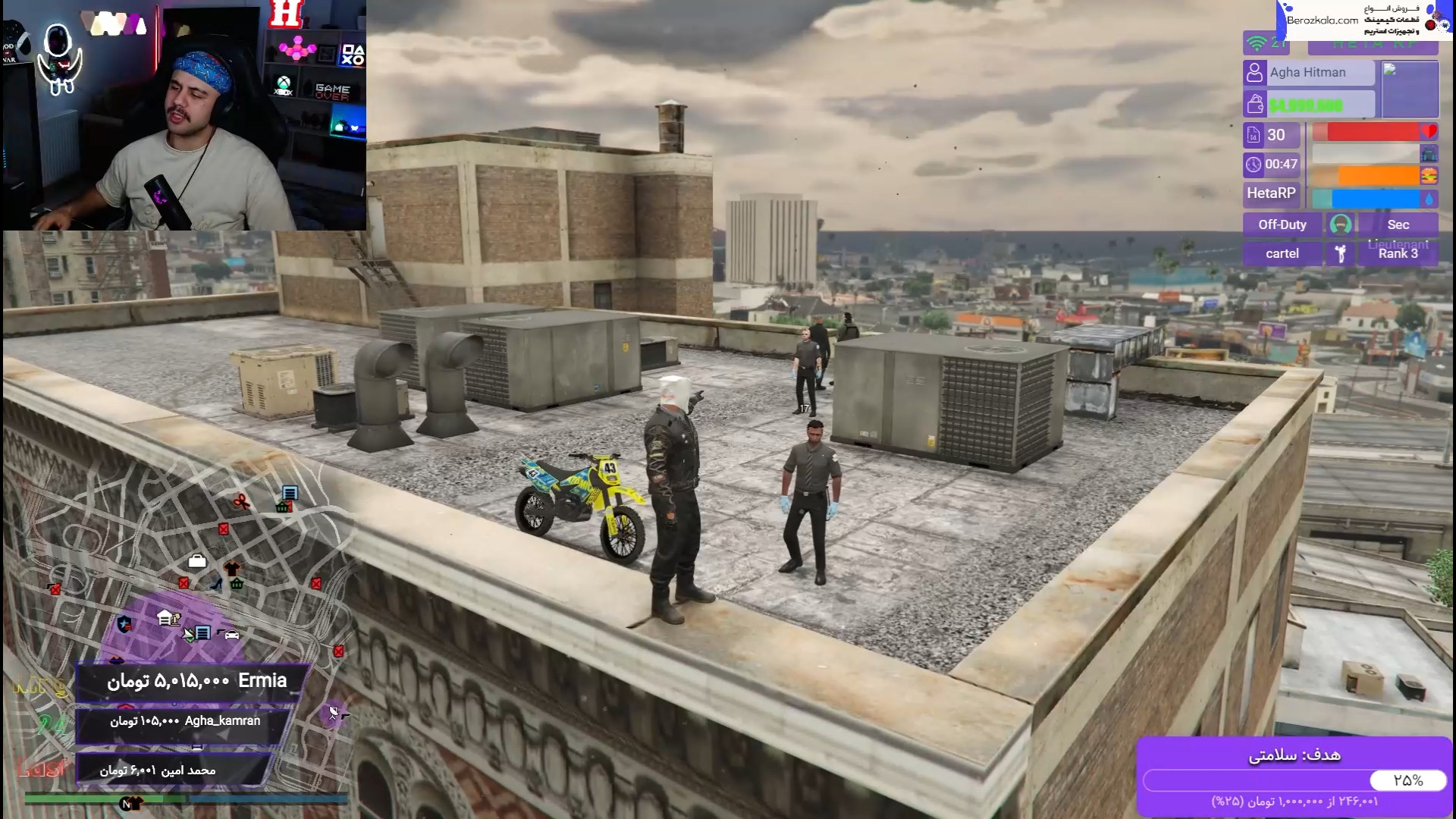
Task: Click the Off-Duty status button
Action: [1282, 224]
